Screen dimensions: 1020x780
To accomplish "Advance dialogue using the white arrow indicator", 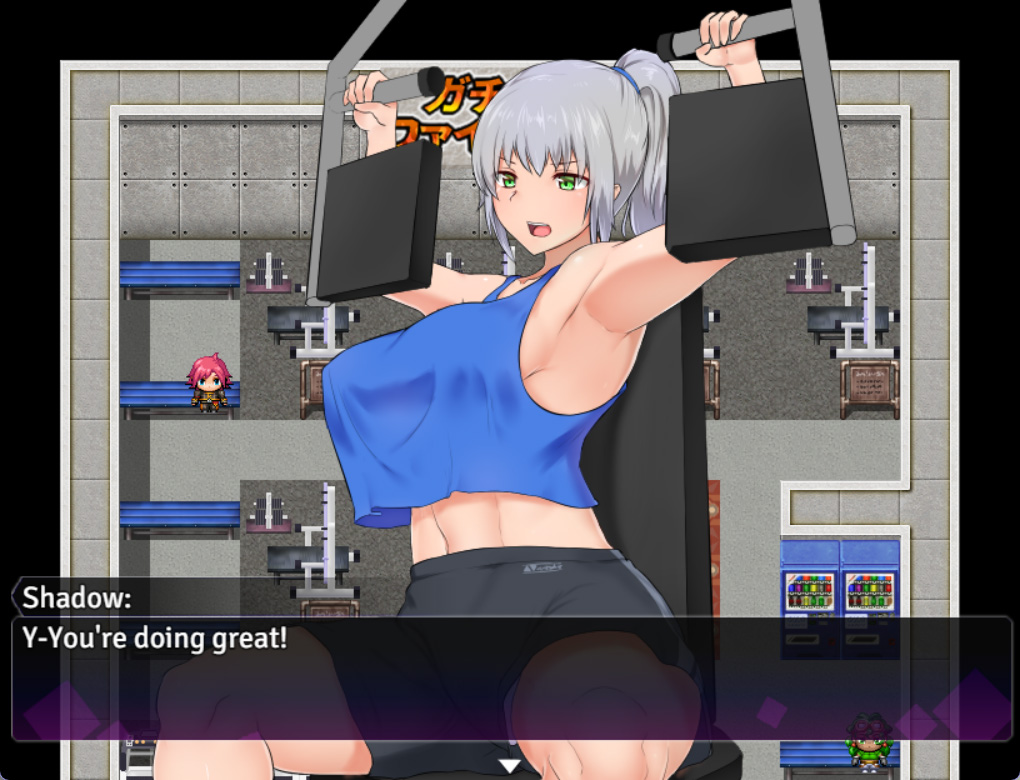I will (510, 766).
